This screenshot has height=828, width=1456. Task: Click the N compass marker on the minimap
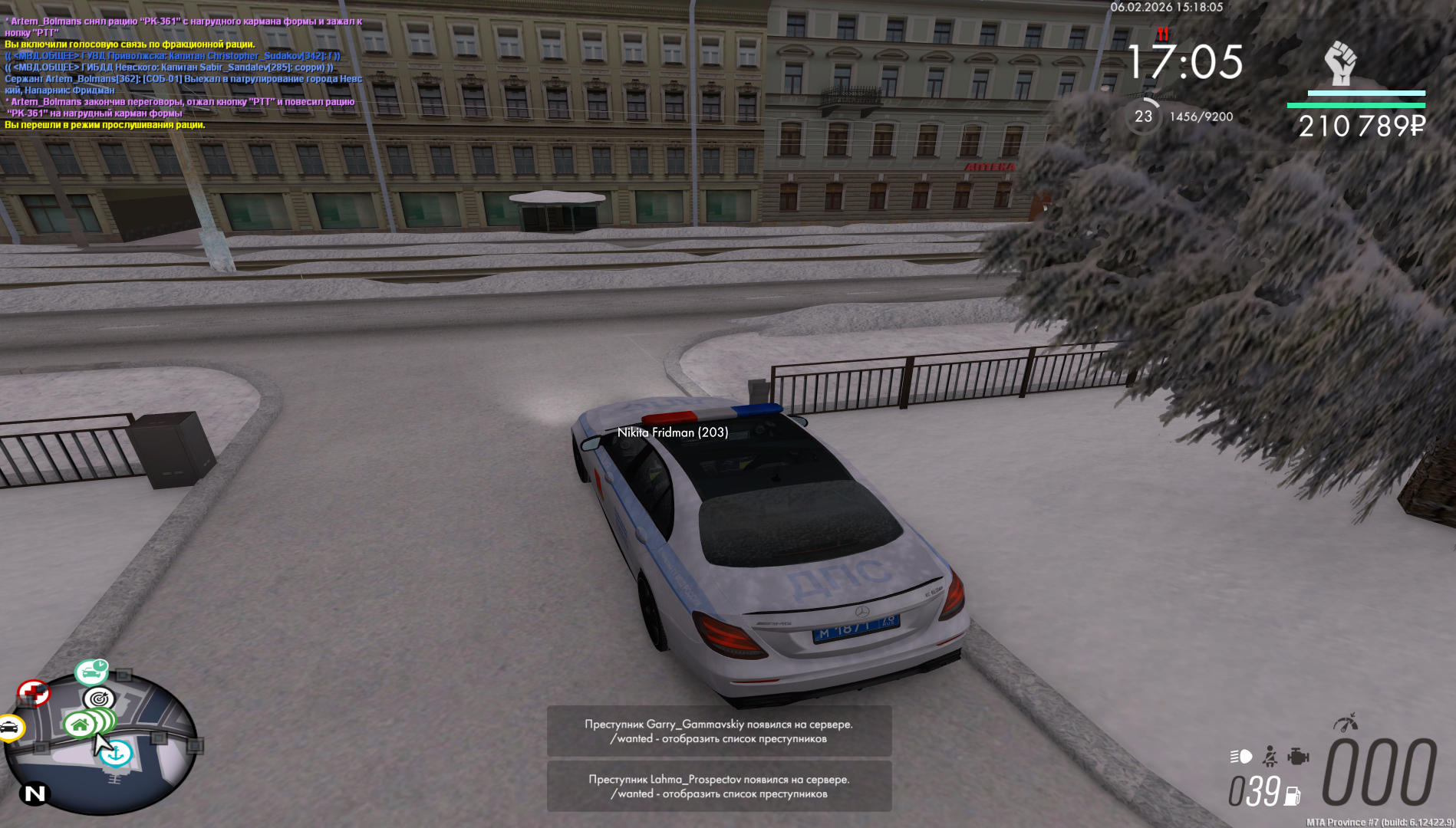pyautogui.click(x=35, y=793)
